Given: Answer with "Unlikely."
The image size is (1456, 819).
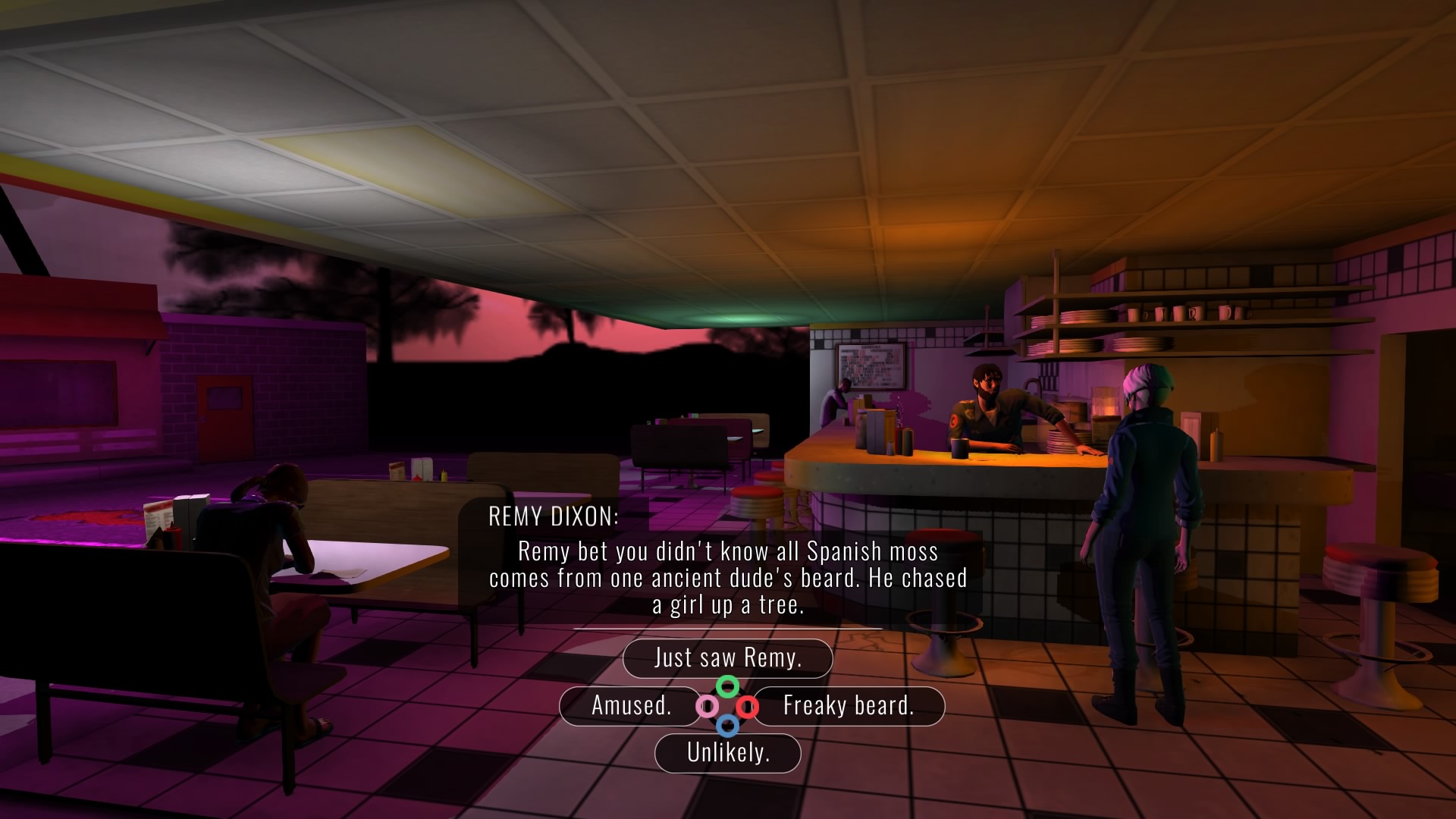Looking at the screenshot, I should click(727, 753).
